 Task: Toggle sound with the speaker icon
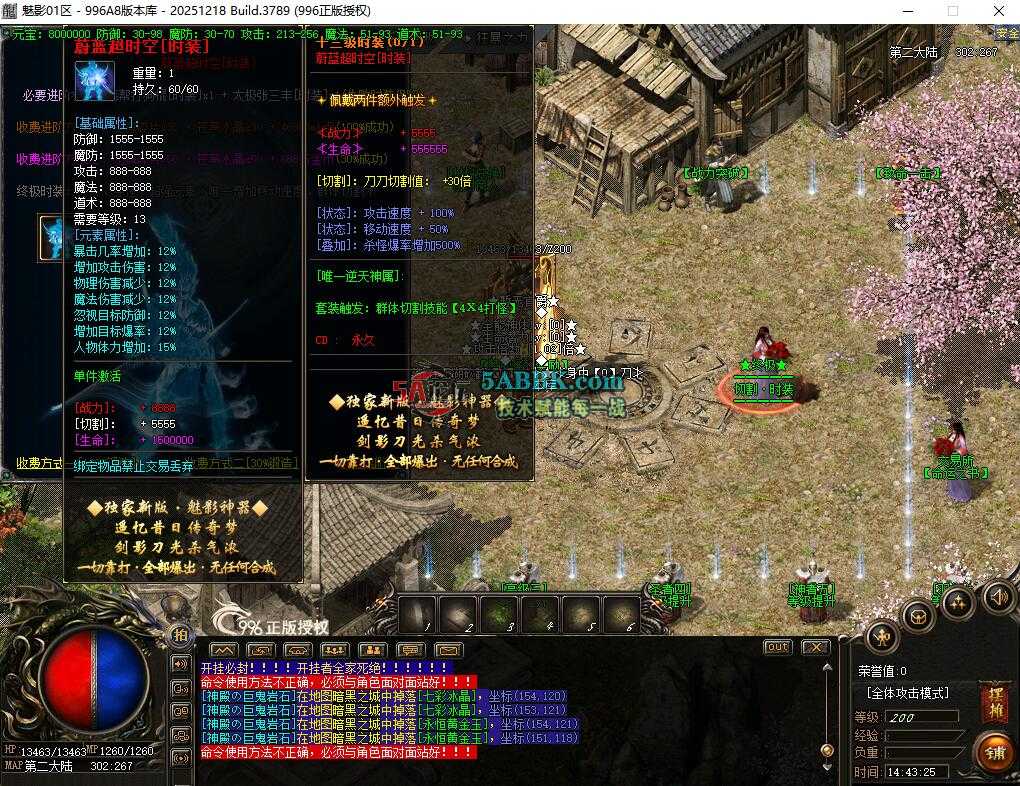pyautogui.click(x=998, y=598)
